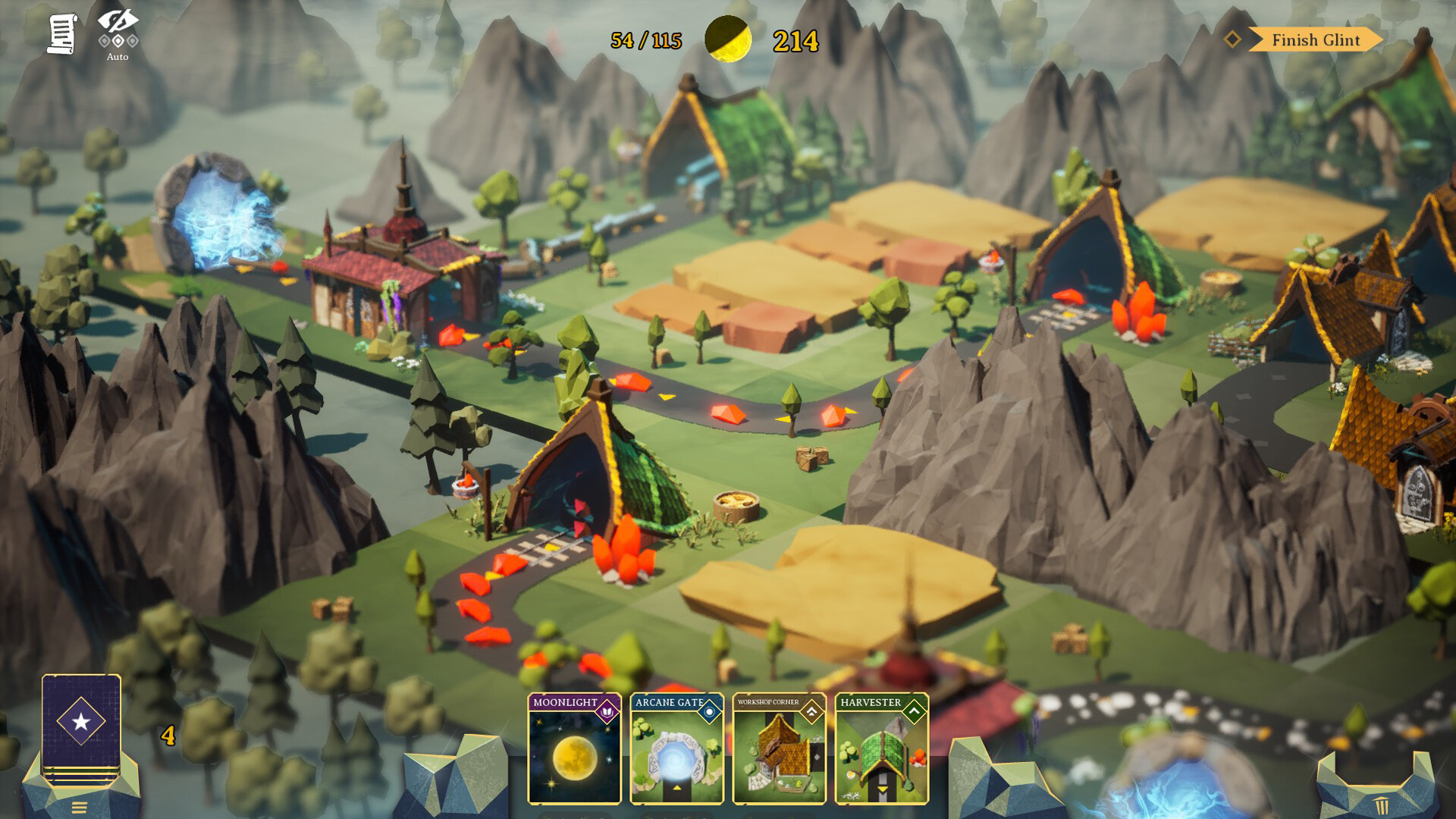Open the scroll log icon
This screenshot has width=1456, height=819.
click(x=61, y=34)
